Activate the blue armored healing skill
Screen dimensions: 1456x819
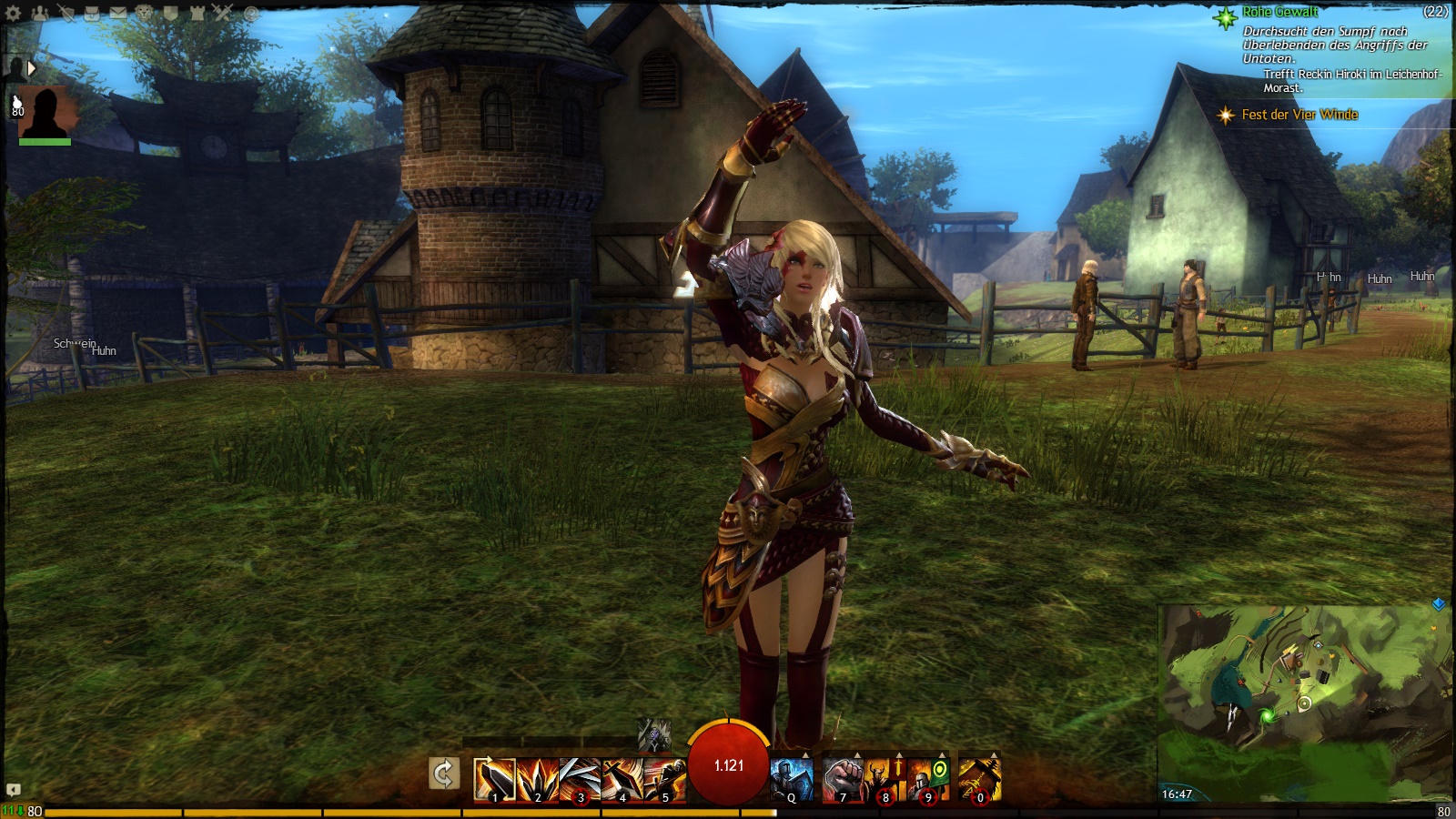tap(791, 779)
